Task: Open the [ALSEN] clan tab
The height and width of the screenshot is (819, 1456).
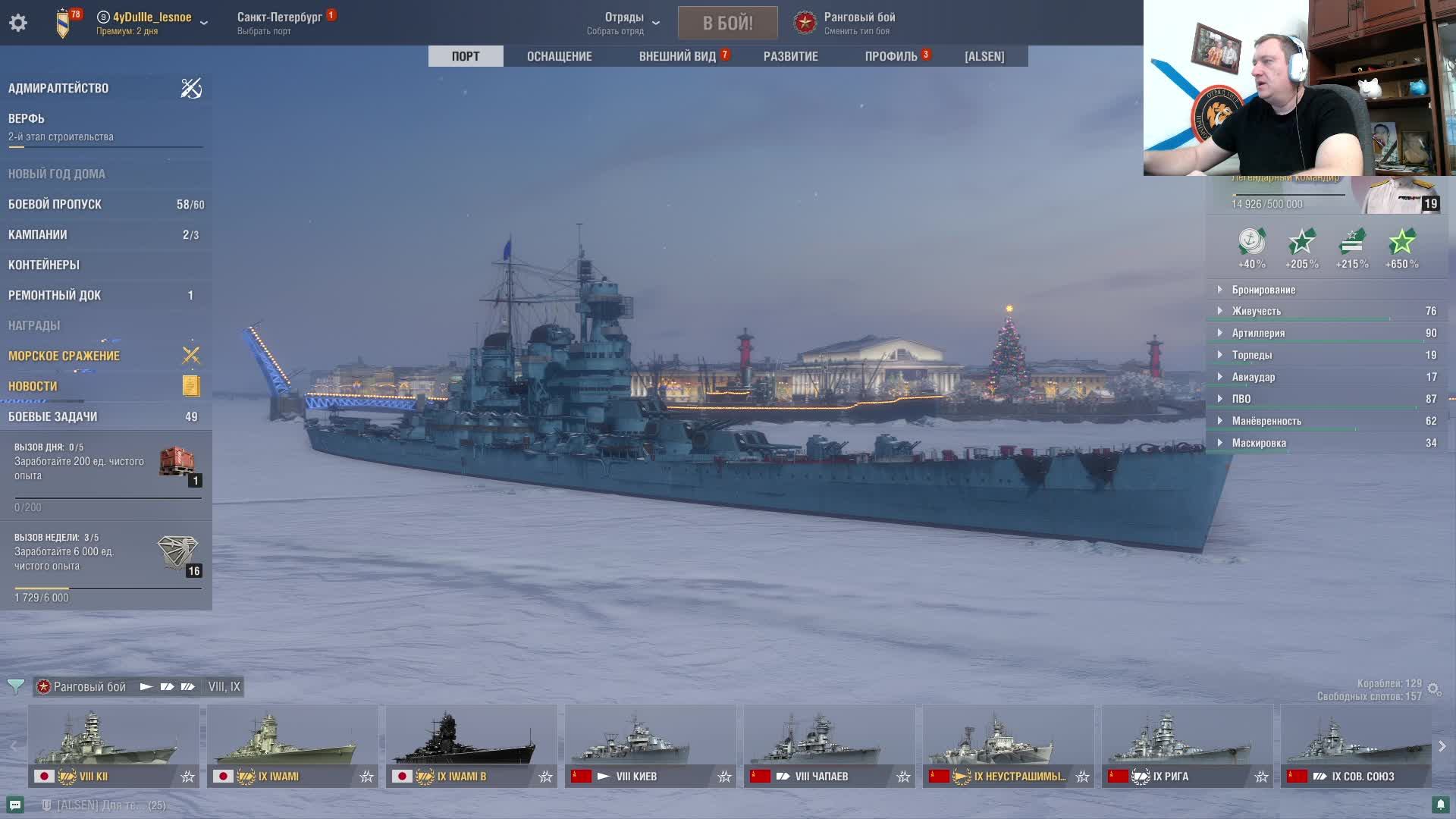Action: [x=984, y=56]
